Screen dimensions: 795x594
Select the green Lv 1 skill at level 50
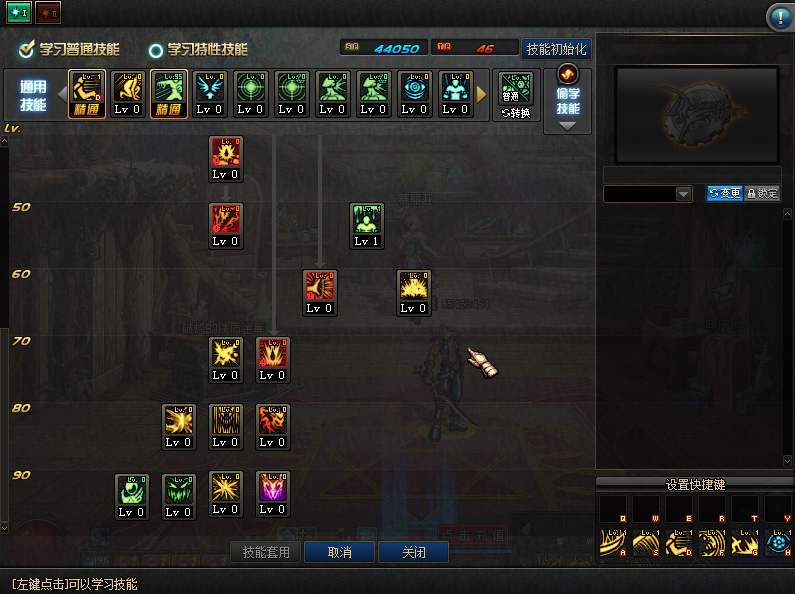(x=367, y=224)
